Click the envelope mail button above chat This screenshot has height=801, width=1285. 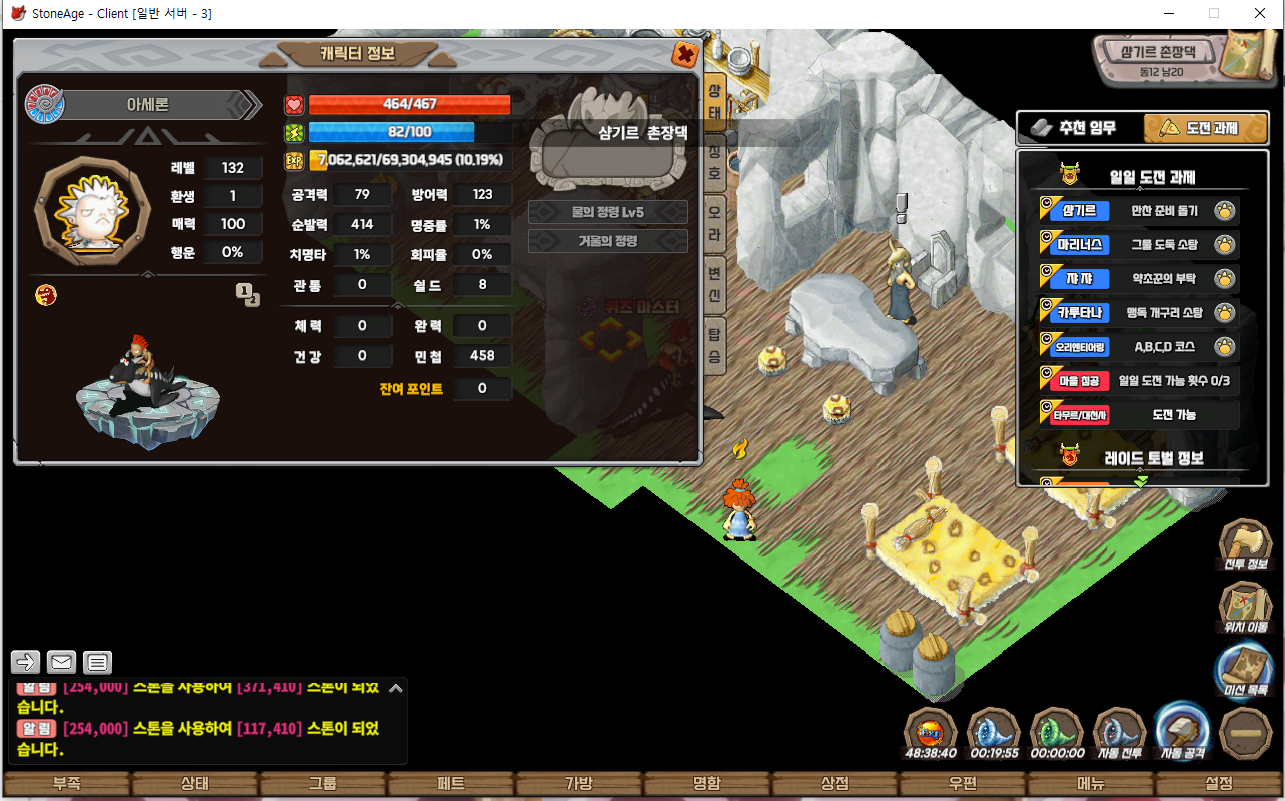(62, 662)
